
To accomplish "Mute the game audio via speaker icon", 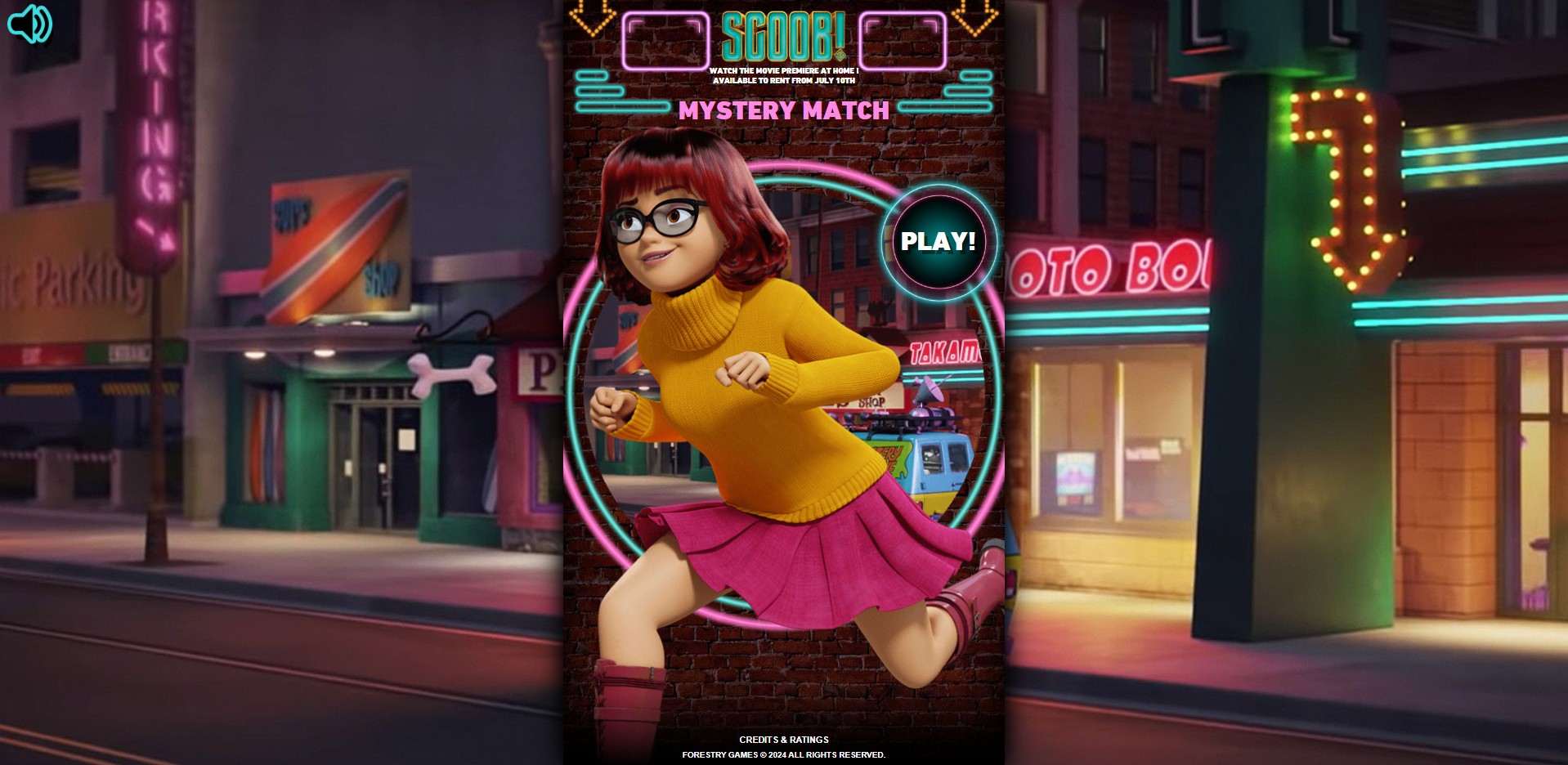I will (31, 23).
